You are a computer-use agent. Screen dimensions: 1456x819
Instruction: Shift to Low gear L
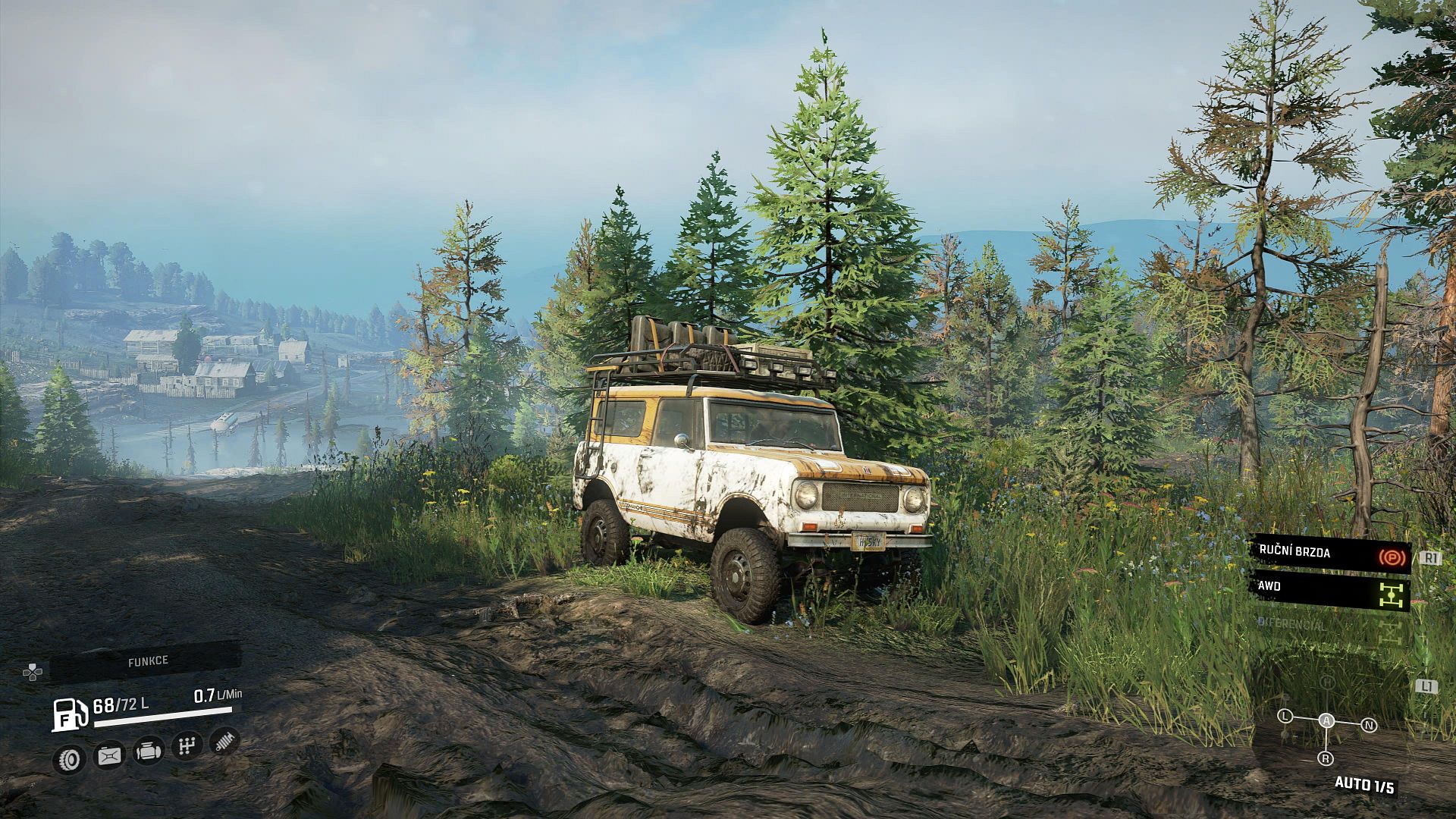click(x=1285, y=716)
